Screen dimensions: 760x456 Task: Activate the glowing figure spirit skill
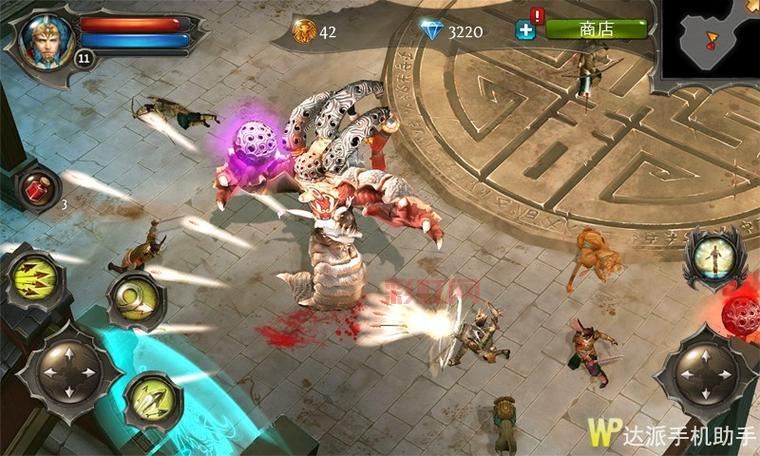click(x=712, y=257)
